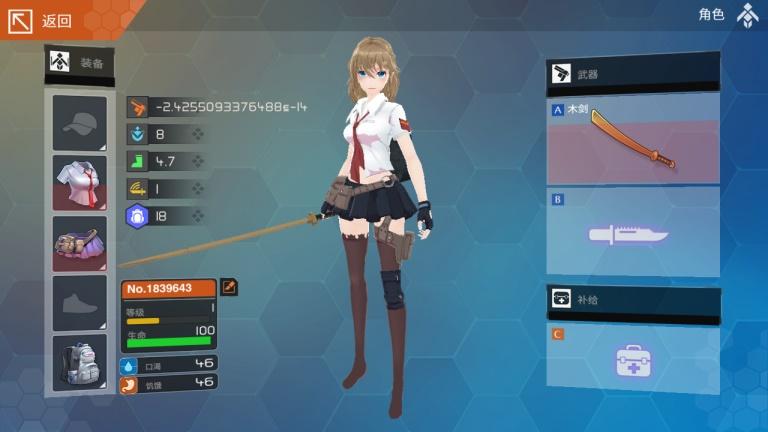Edit character name with the pencil icon

pos(229,288)
